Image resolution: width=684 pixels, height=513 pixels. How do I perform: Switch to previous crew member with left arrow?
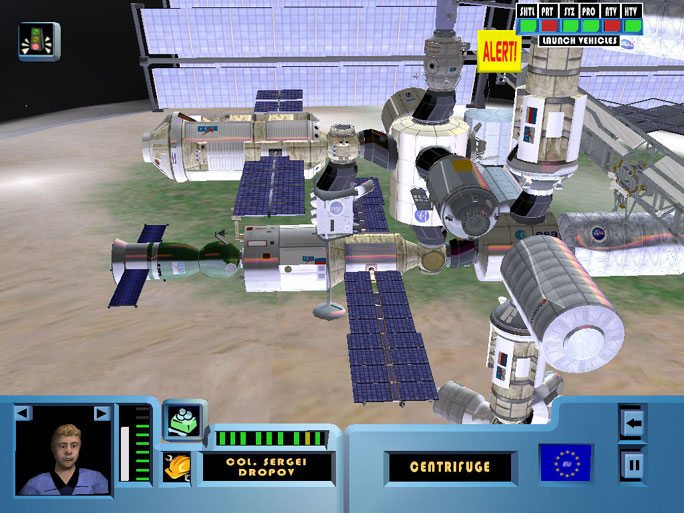(22, 413)
